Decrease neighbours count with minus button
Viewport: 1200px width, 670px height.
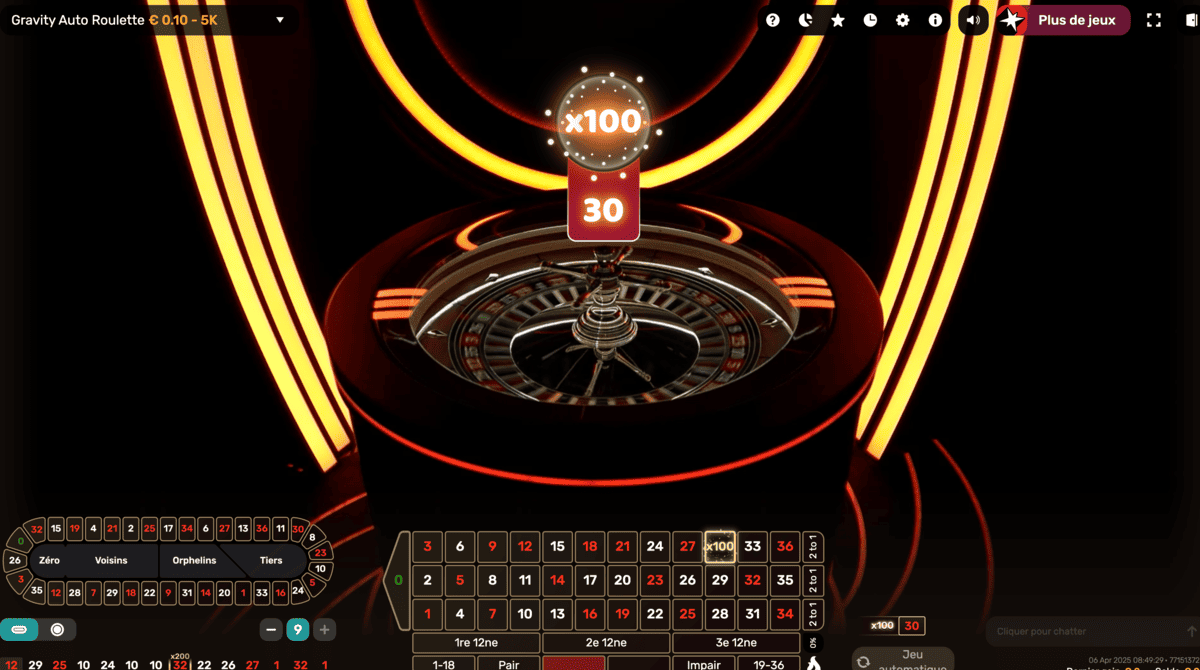(x=271, y=630)
